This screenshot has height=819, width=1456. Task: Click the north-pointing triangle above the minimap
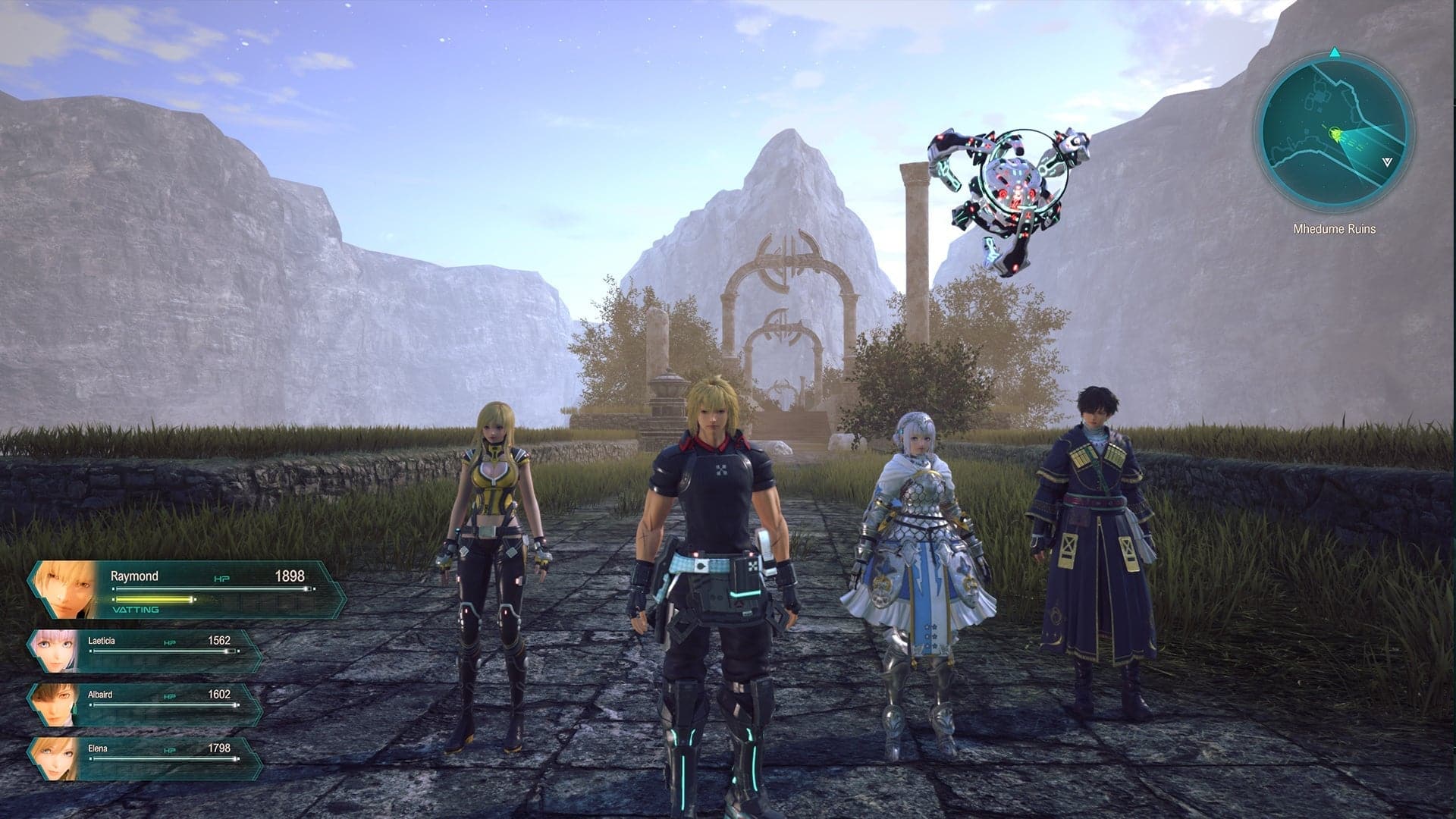[1333, 53]
